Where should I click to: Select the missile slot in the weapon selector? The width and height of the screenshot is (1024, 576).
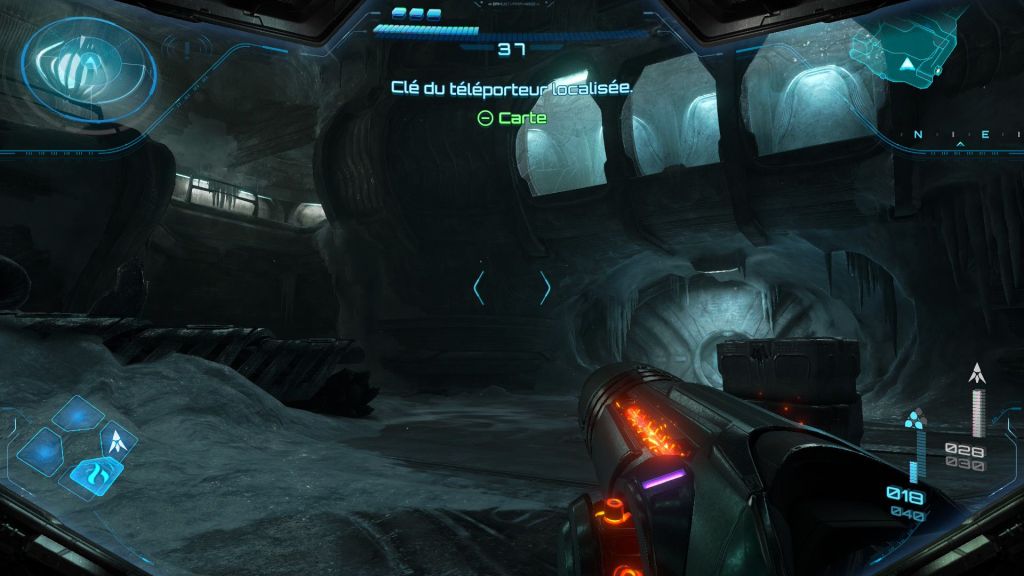pyautogui.click(x=119, y=440)
